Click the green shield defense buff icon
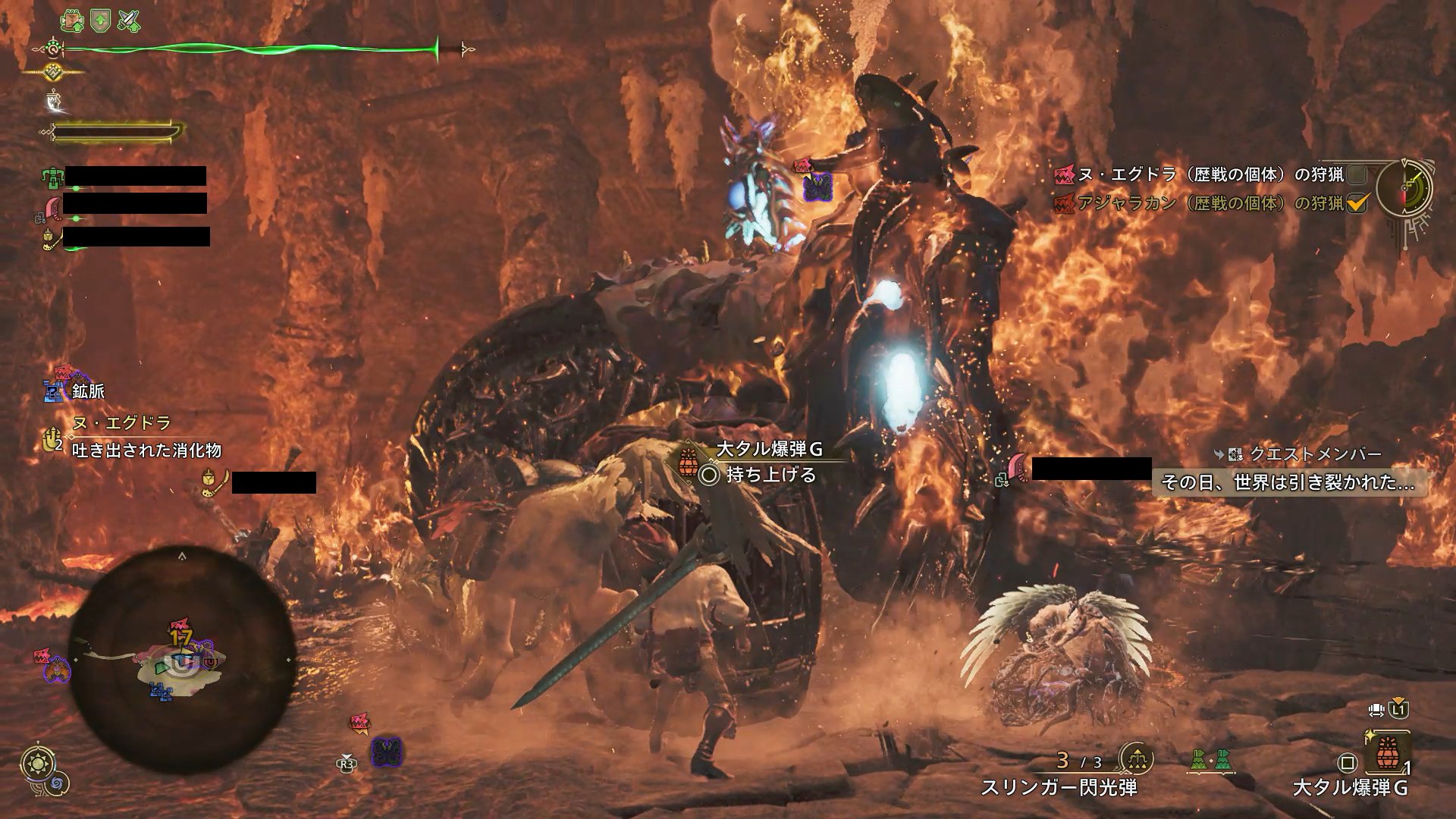The image size is (1456, 819). [100, 20]
